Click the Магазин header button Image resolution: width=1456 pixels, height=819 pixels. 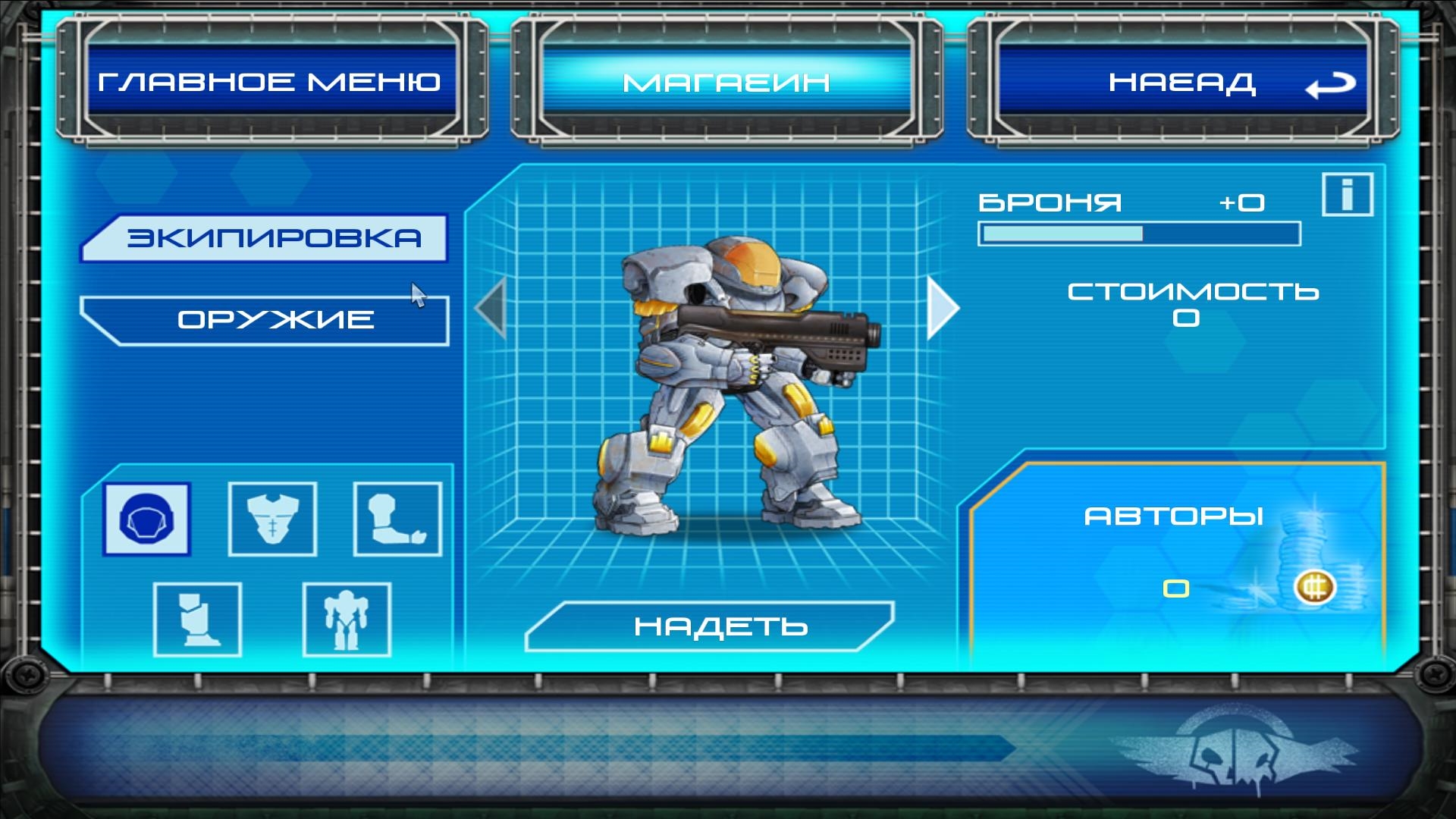pos(726,82)
